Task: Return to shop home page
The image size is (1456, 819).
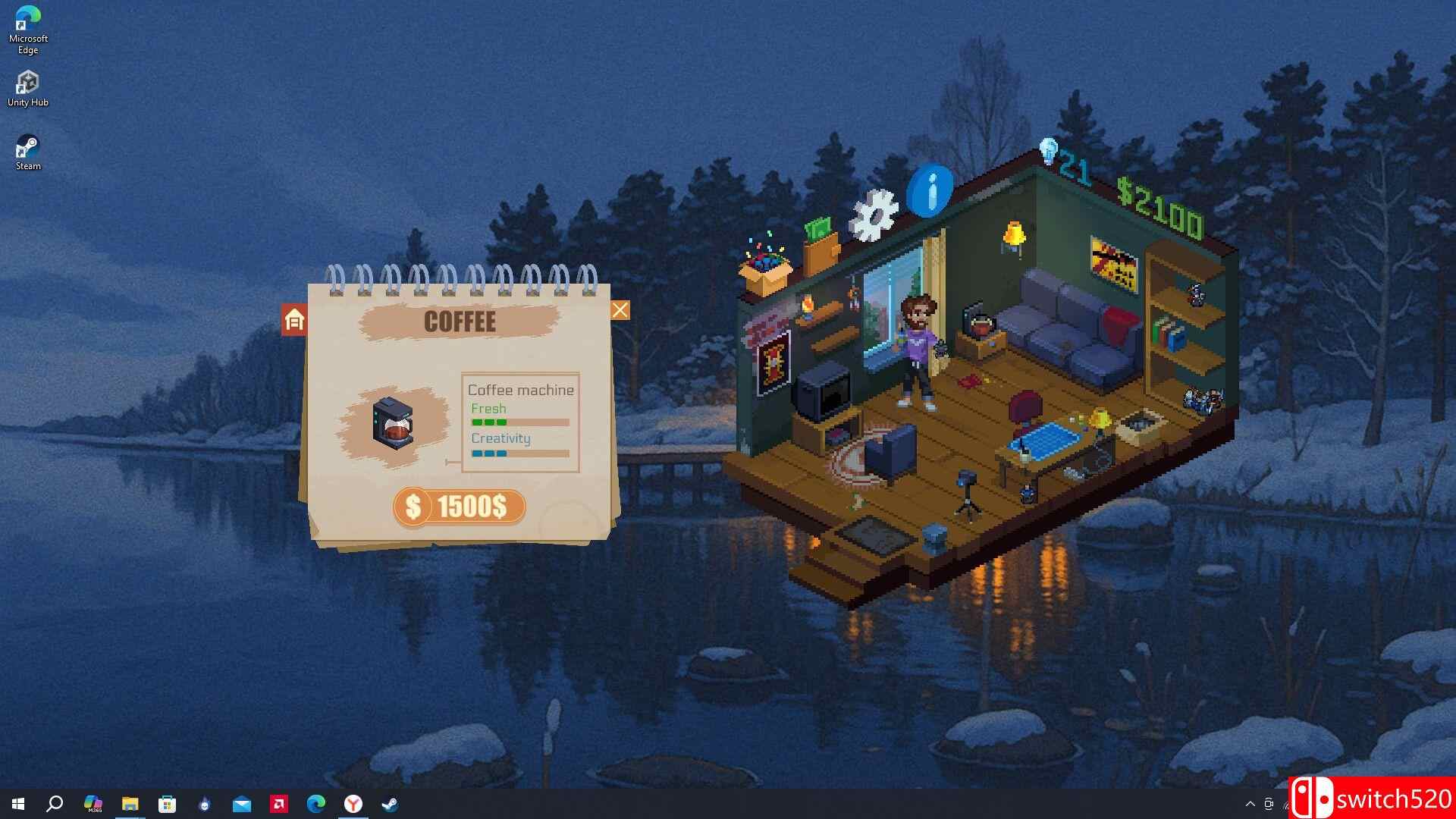Action: tap(294, 320)
